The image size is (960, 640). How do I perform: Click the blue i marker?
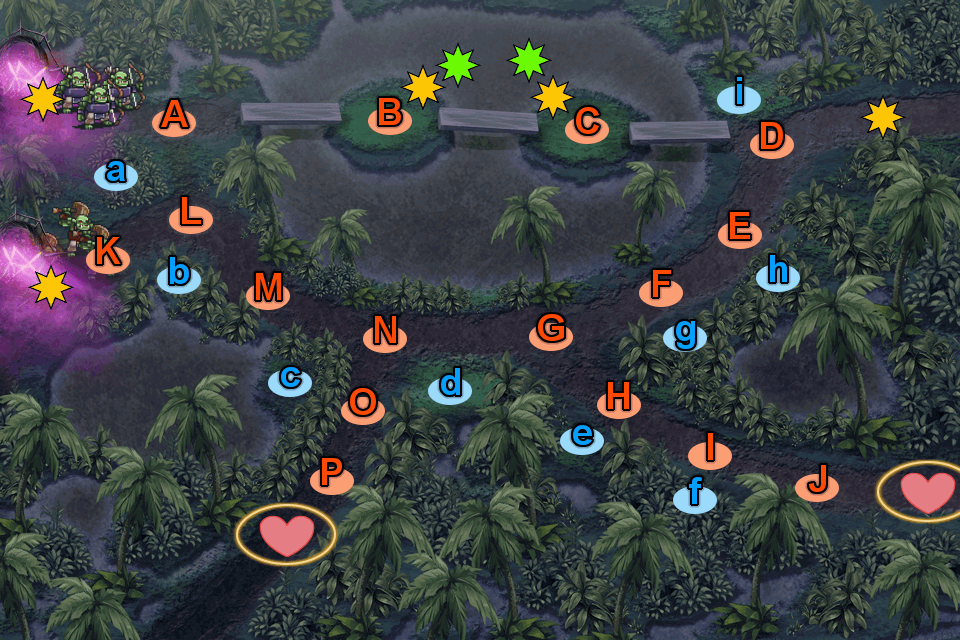(x=739, y=96)
